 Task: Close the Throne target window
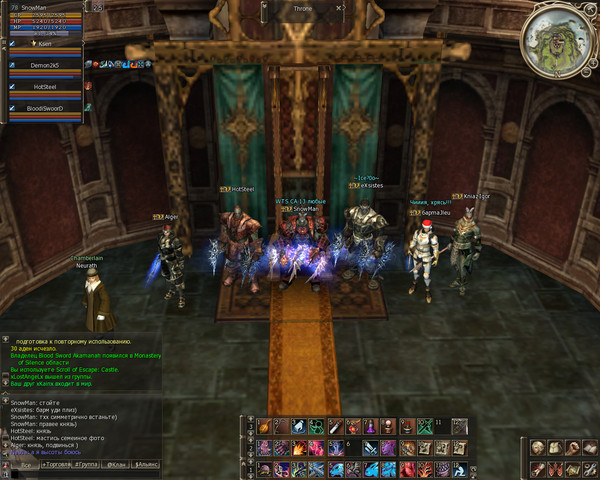click(x=339, y=6)
